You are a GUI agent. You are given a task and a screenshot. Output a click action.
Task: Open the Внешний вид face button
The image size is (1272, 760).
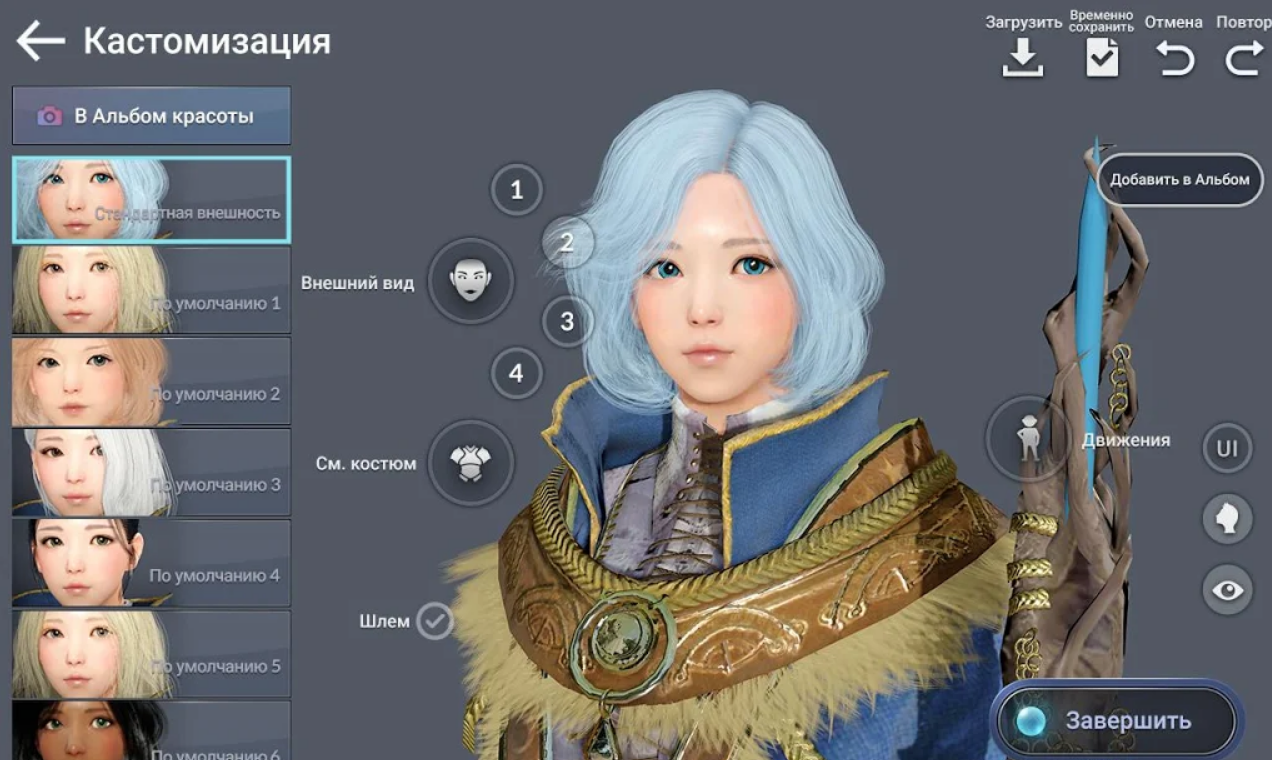click(x=471, y=281)
